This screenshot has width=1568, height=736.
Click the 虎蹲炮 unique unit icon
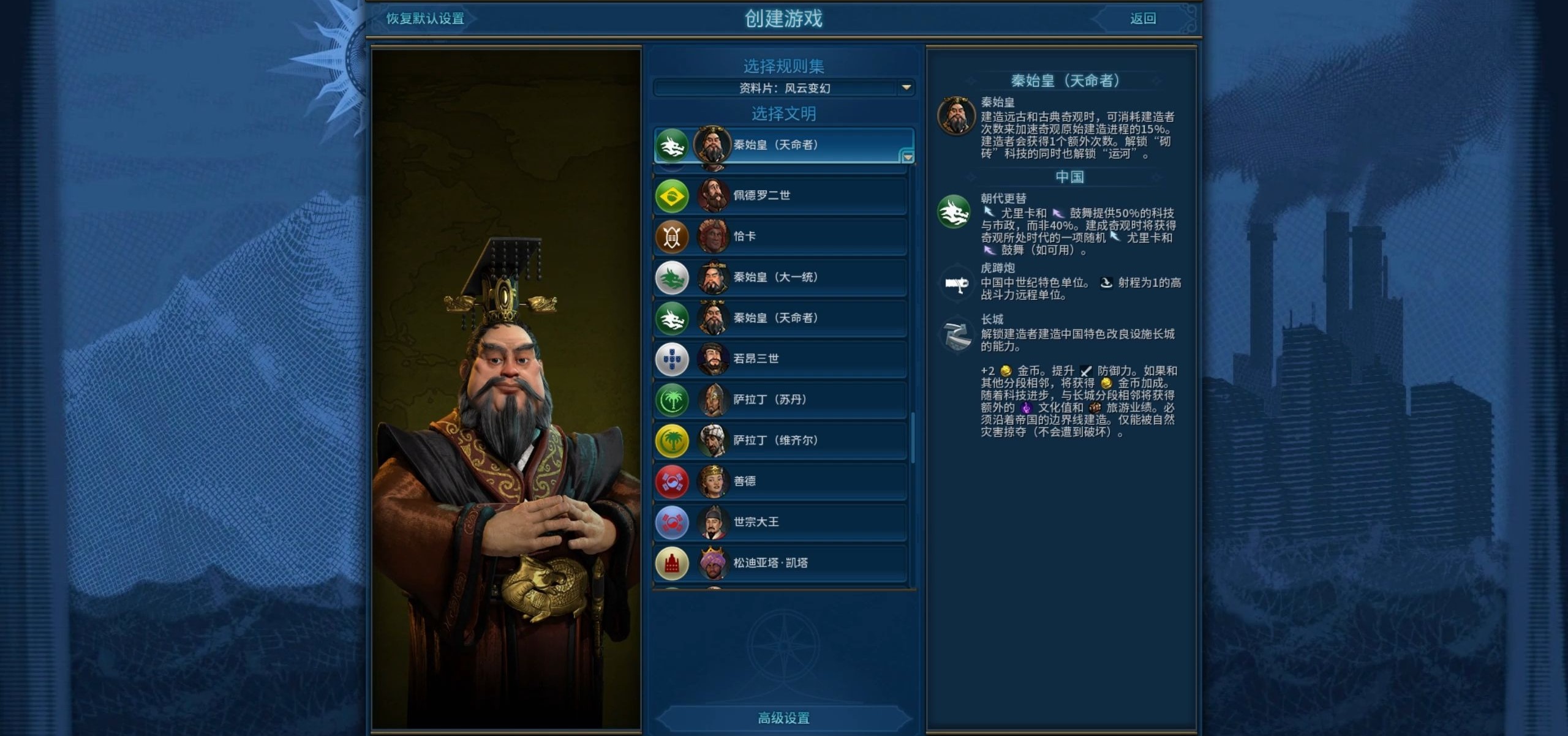[x=956, y=283]
